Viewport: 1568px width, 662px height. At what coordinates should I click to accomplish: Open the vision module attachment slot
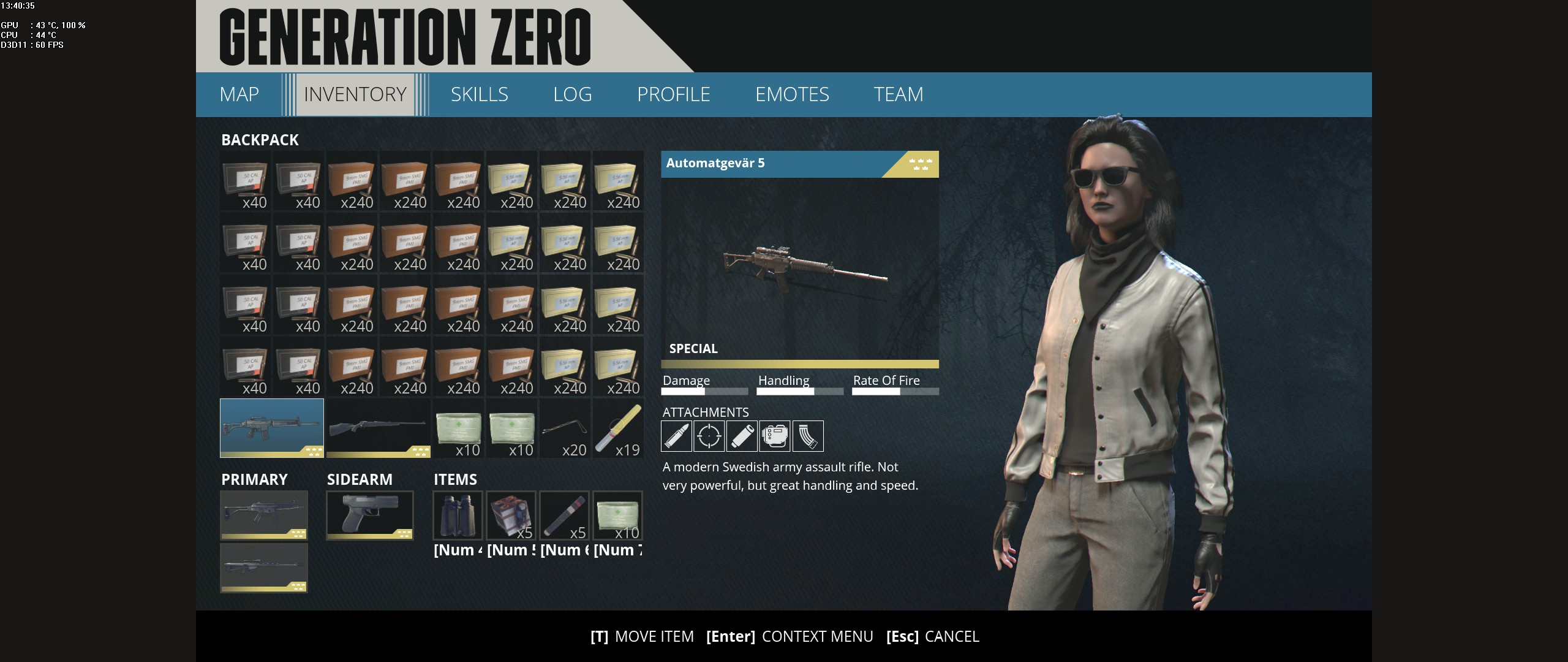(x=775, y=436)
